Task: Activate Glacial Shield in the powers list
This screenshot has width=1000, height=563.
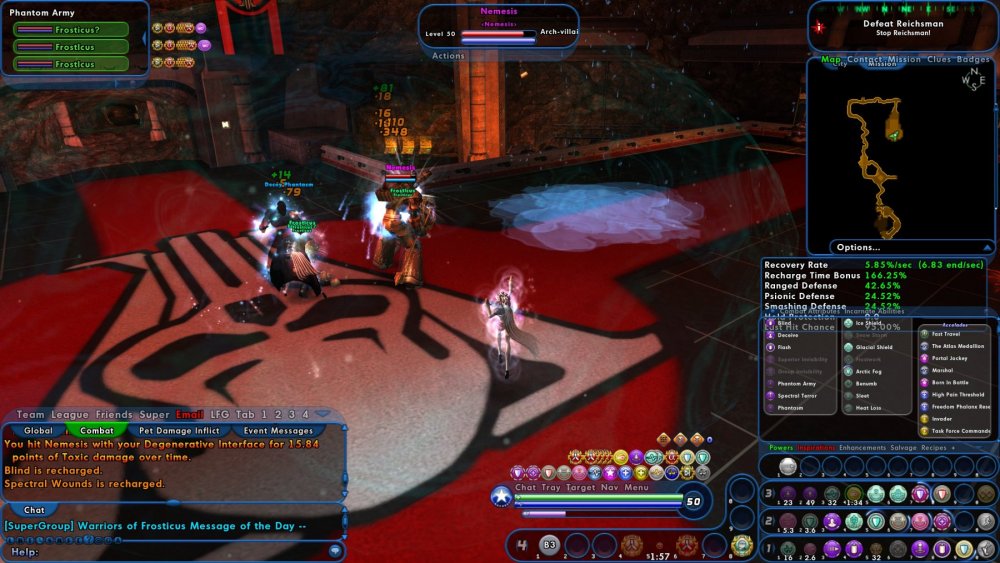Action: point(873,347)
